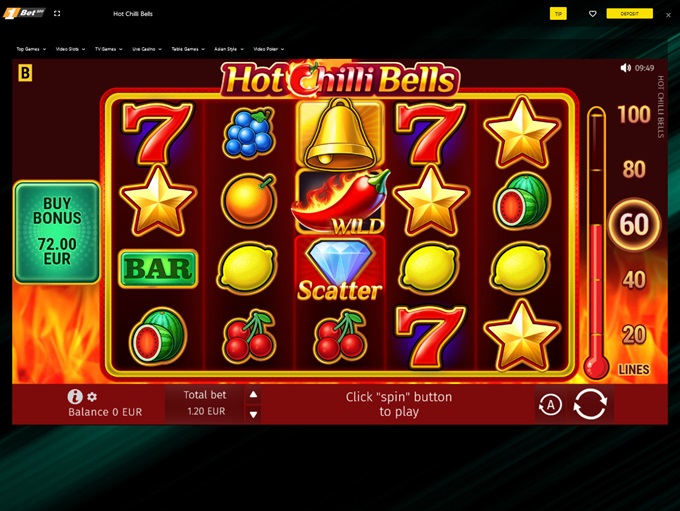Click the yellow Deposit button
The width and height of the screenshot is (680, 511).
tap(629, 14)
